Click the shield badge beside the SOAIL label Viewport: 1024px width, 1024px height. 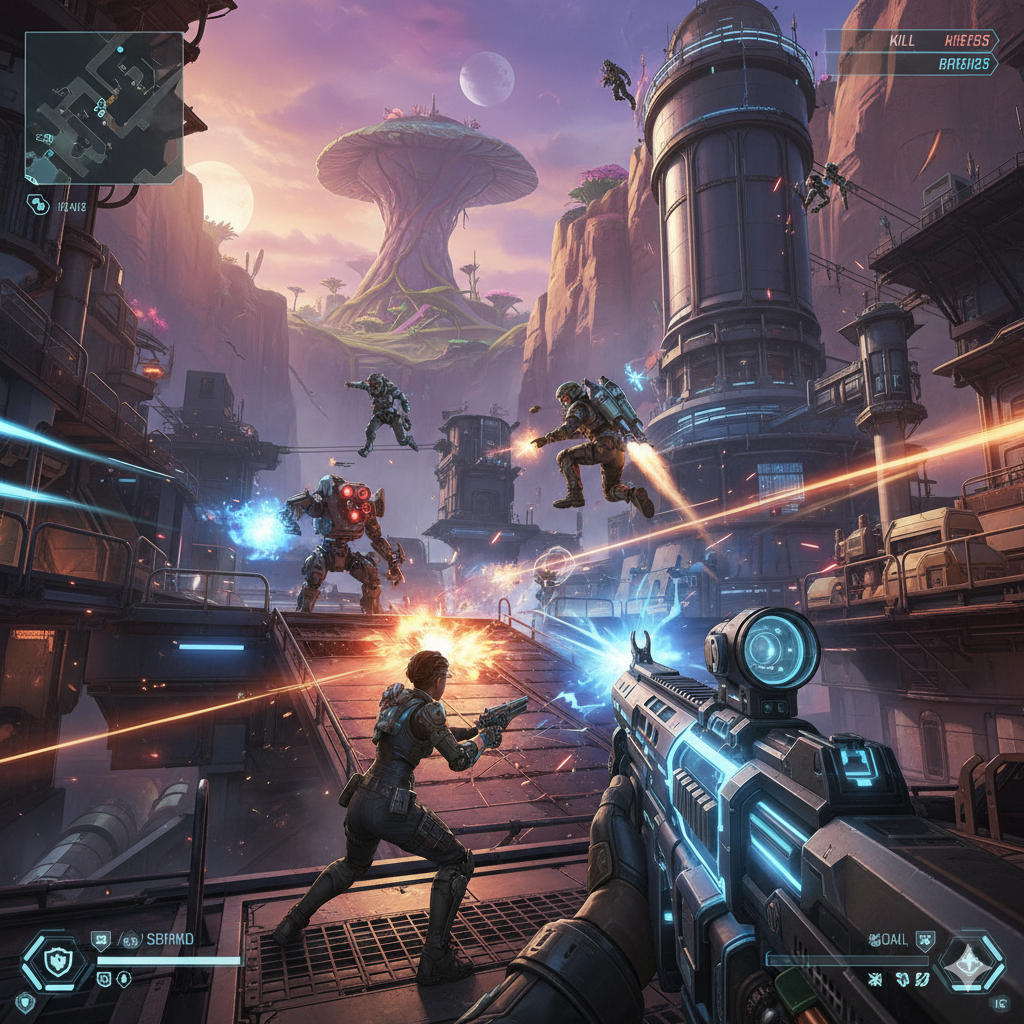[924, 938]
